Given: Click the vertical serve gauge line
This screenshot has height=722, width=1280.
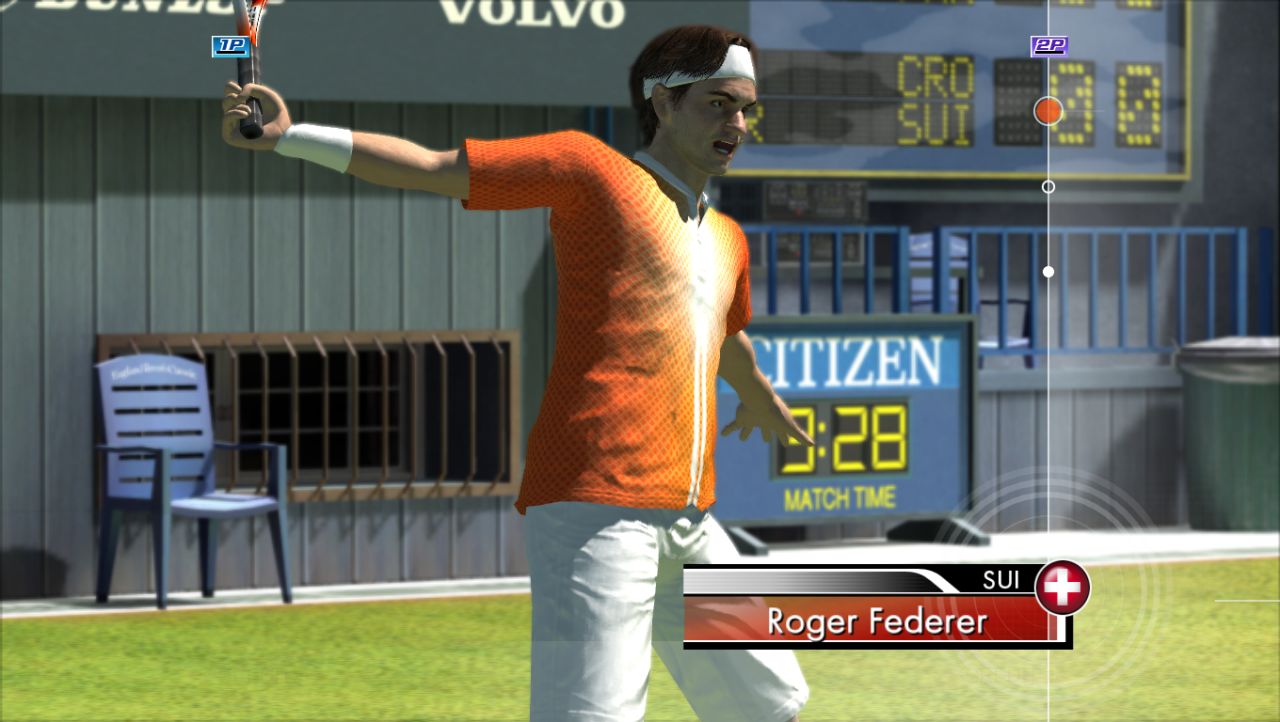Looking at the screenshot, I should coord(1047,400).
